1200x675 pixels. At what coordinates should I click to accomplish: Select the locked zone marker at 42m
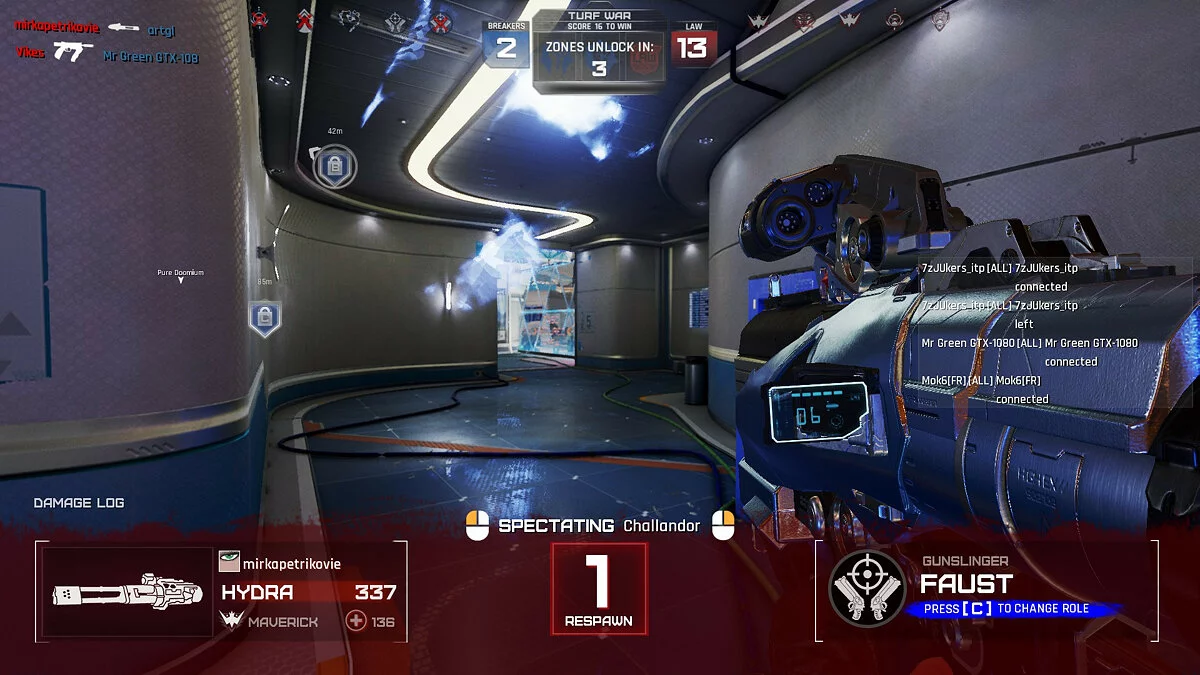point(334,166)
